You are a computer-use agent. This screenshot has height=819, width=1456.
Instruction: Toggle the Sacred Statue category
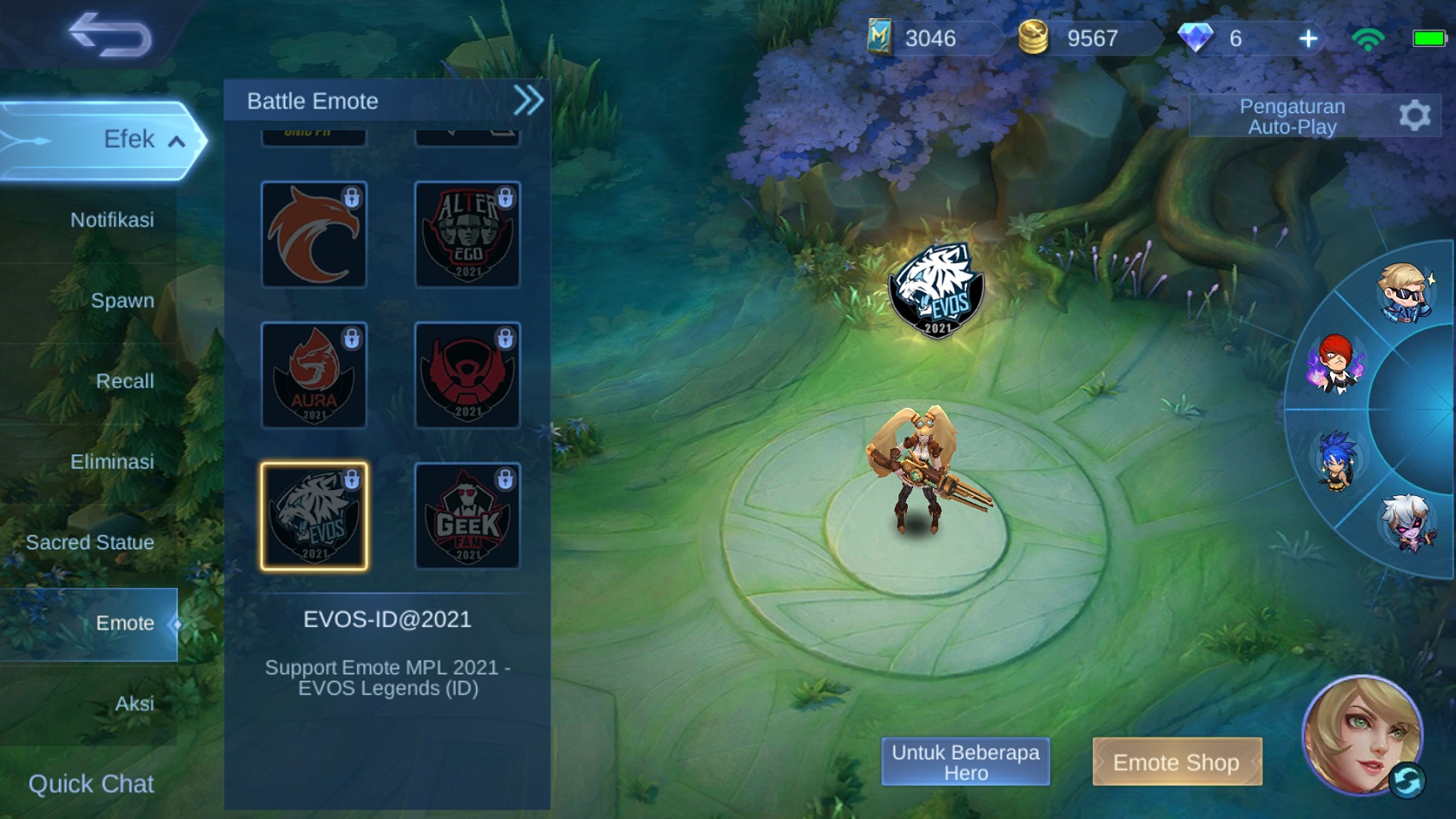click(90, 542)
